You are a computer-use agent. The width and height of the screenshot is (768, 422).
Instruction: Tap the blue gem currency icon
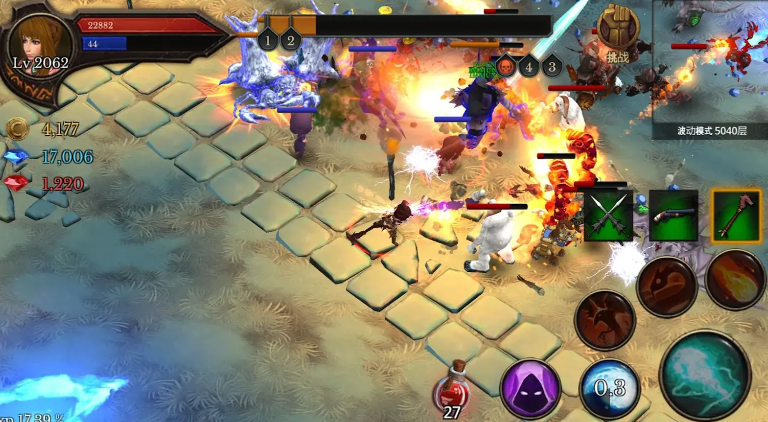(17, 156)
